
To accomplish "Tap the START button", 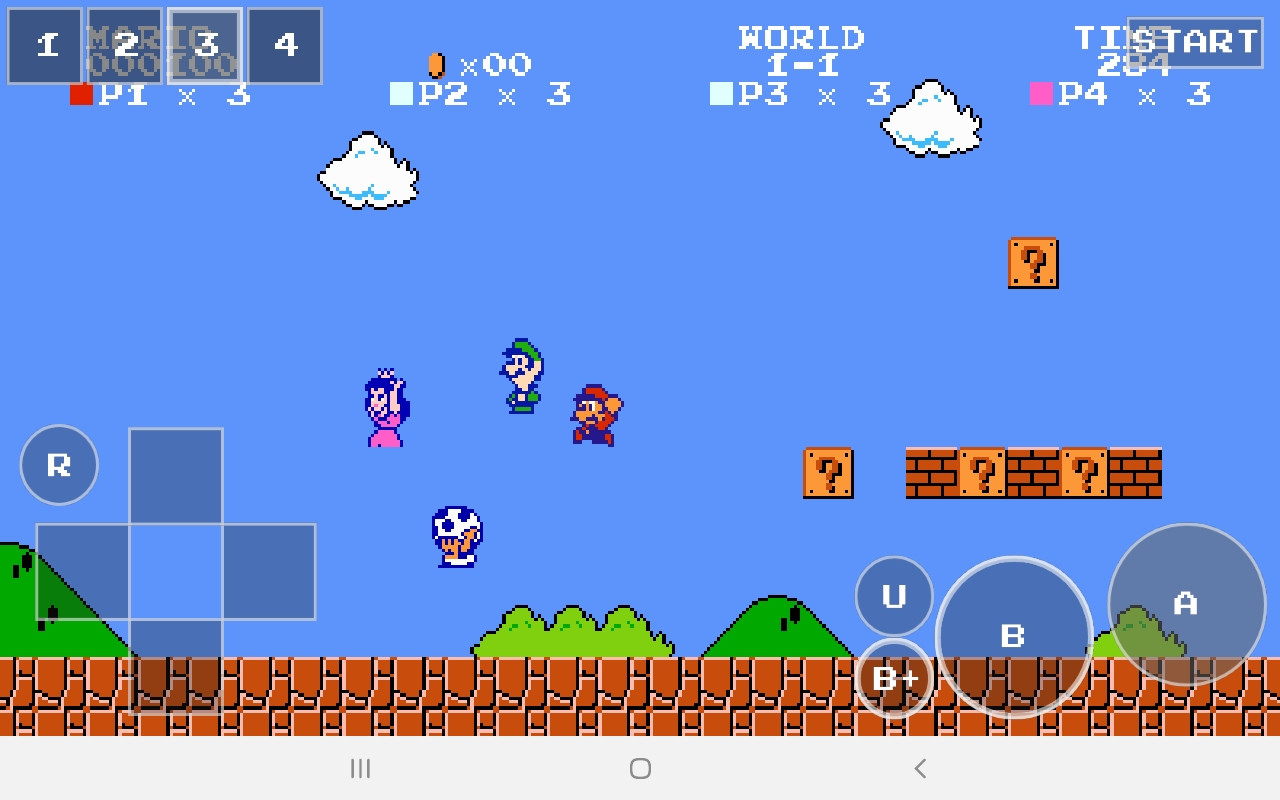I will pyautogui.click(x=1196, y=42).
